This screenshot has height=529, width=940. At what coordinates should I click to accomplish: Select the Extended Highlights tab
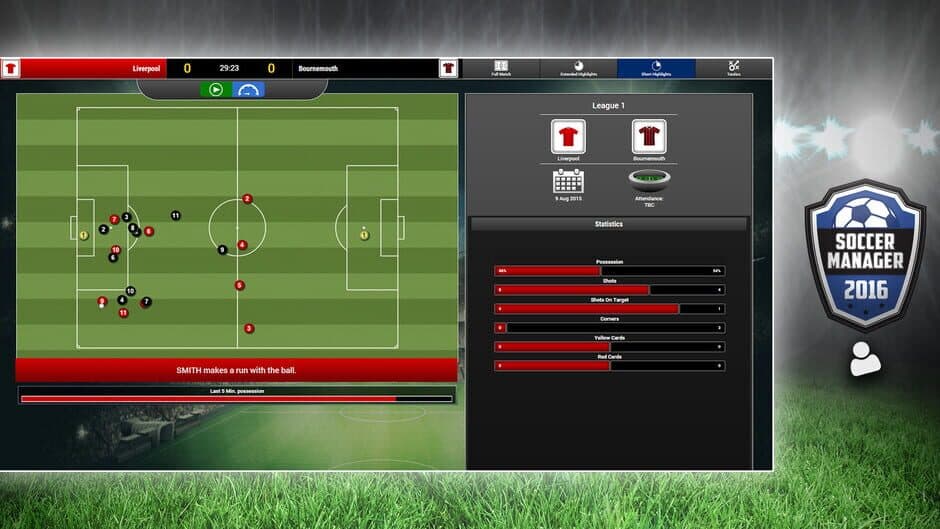pyautogui.click(x=578, y=68)
